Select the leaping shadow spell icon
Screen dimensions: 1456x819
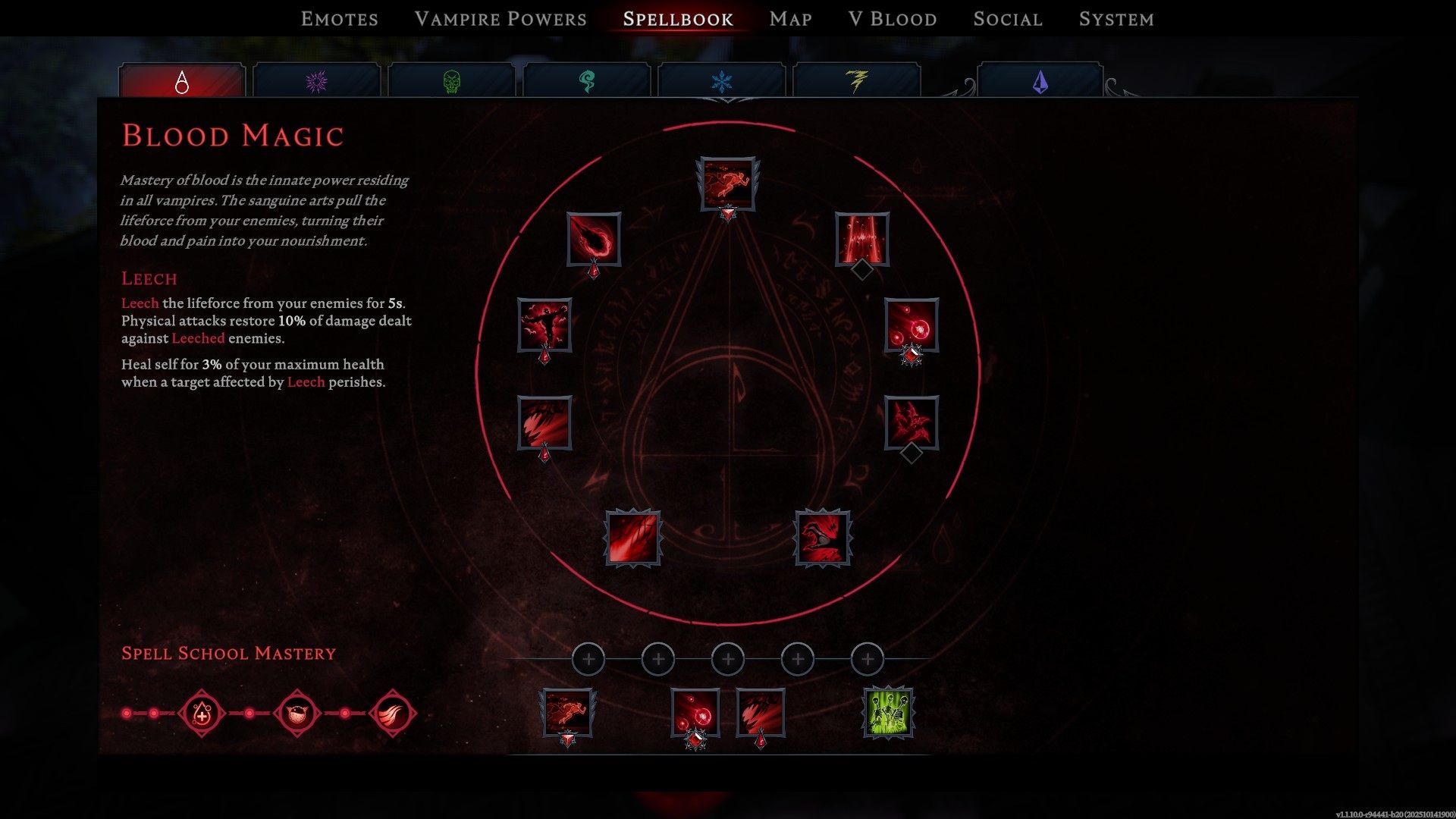click(543, 327)
